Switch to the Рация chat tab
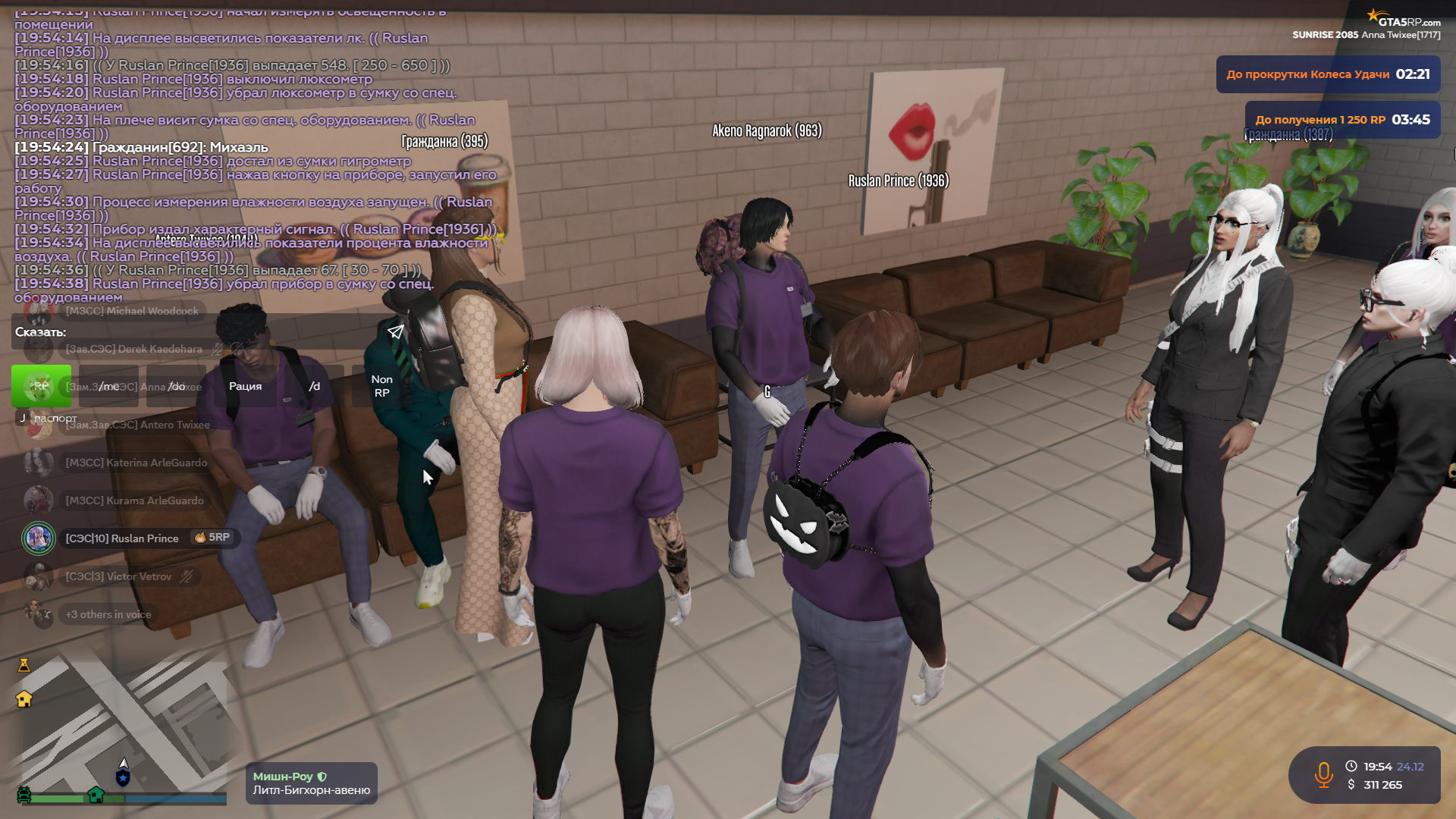The width and height of the screenshot is (1456, 819). pos(245,386)
